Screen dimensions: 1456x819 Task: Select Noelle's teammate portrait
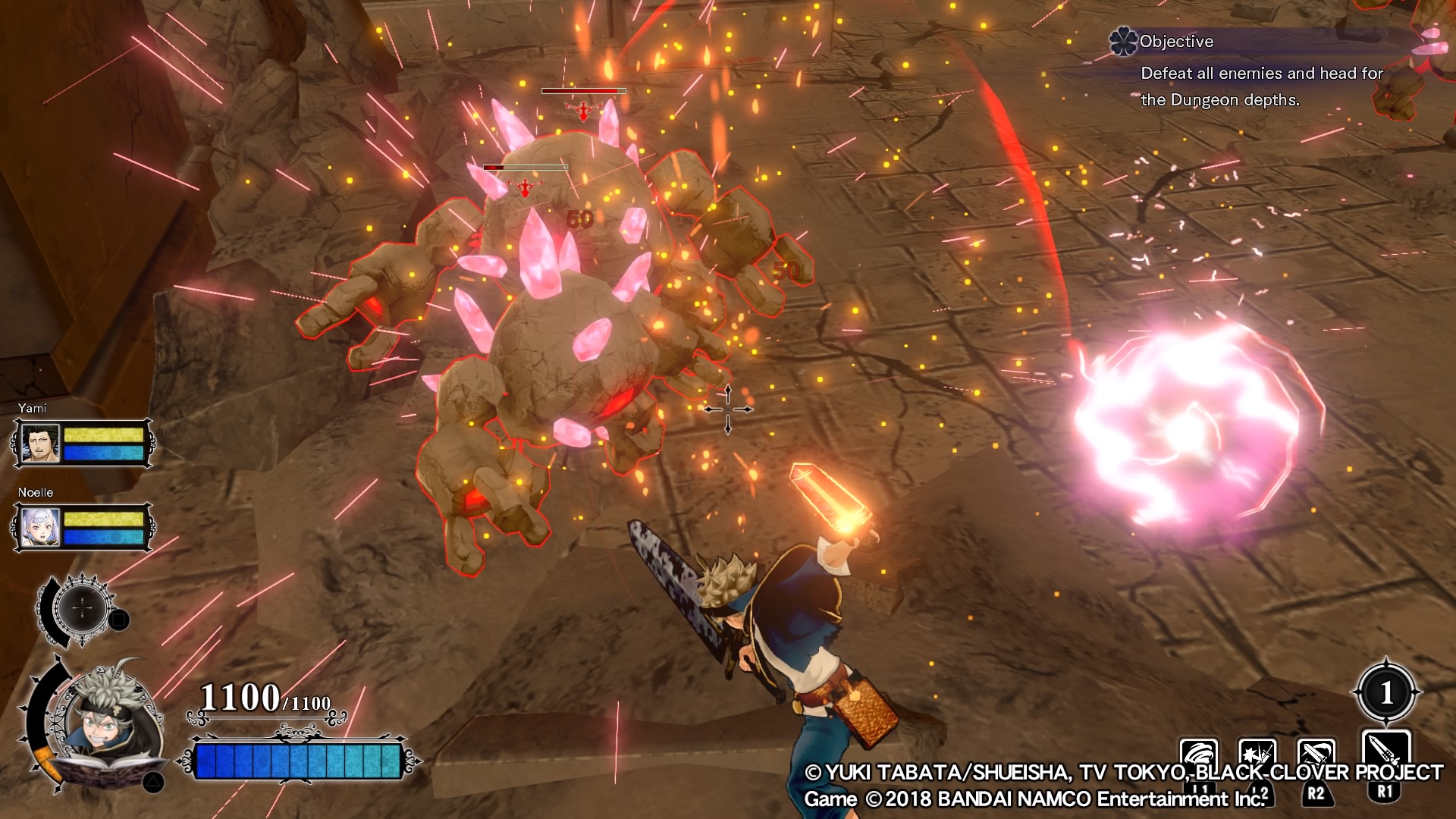click(41, 527)
